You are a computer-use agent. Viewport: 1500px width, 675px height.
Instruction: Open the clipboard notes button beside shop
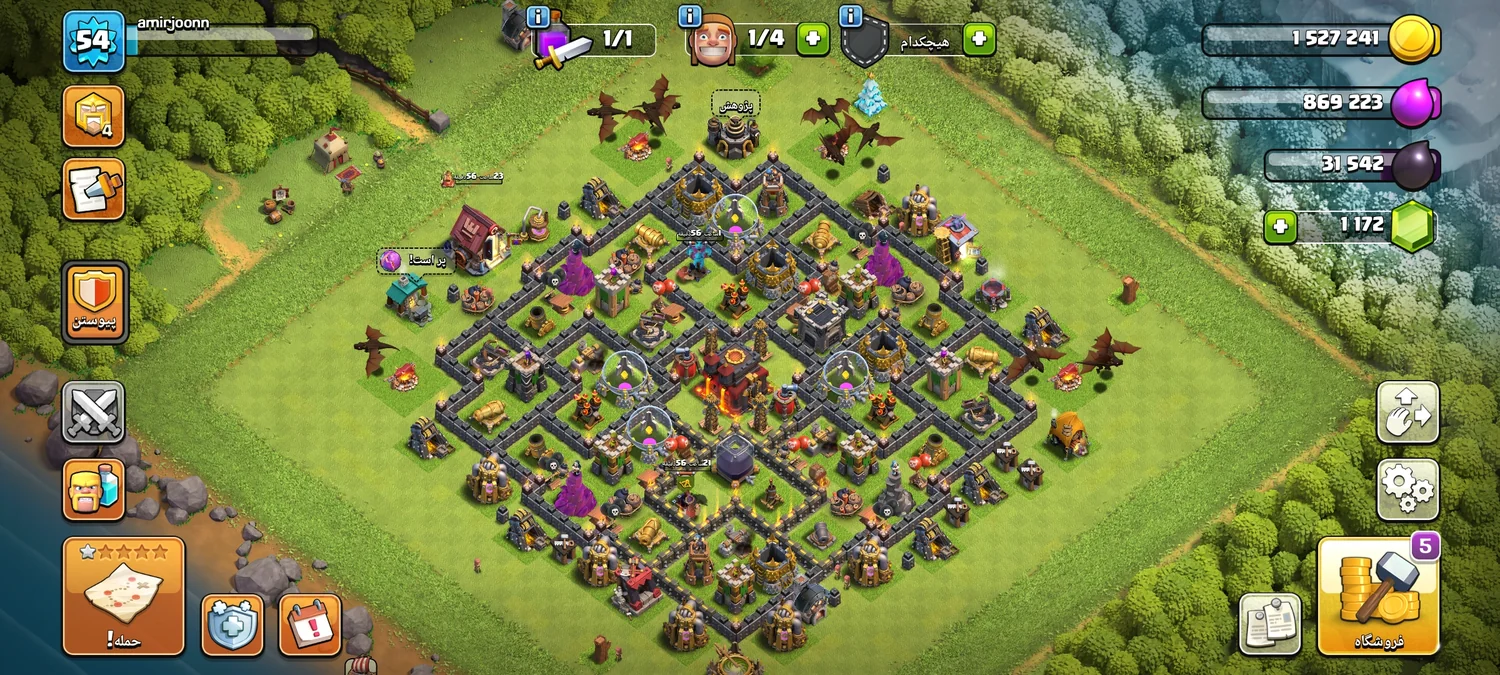1270,624
